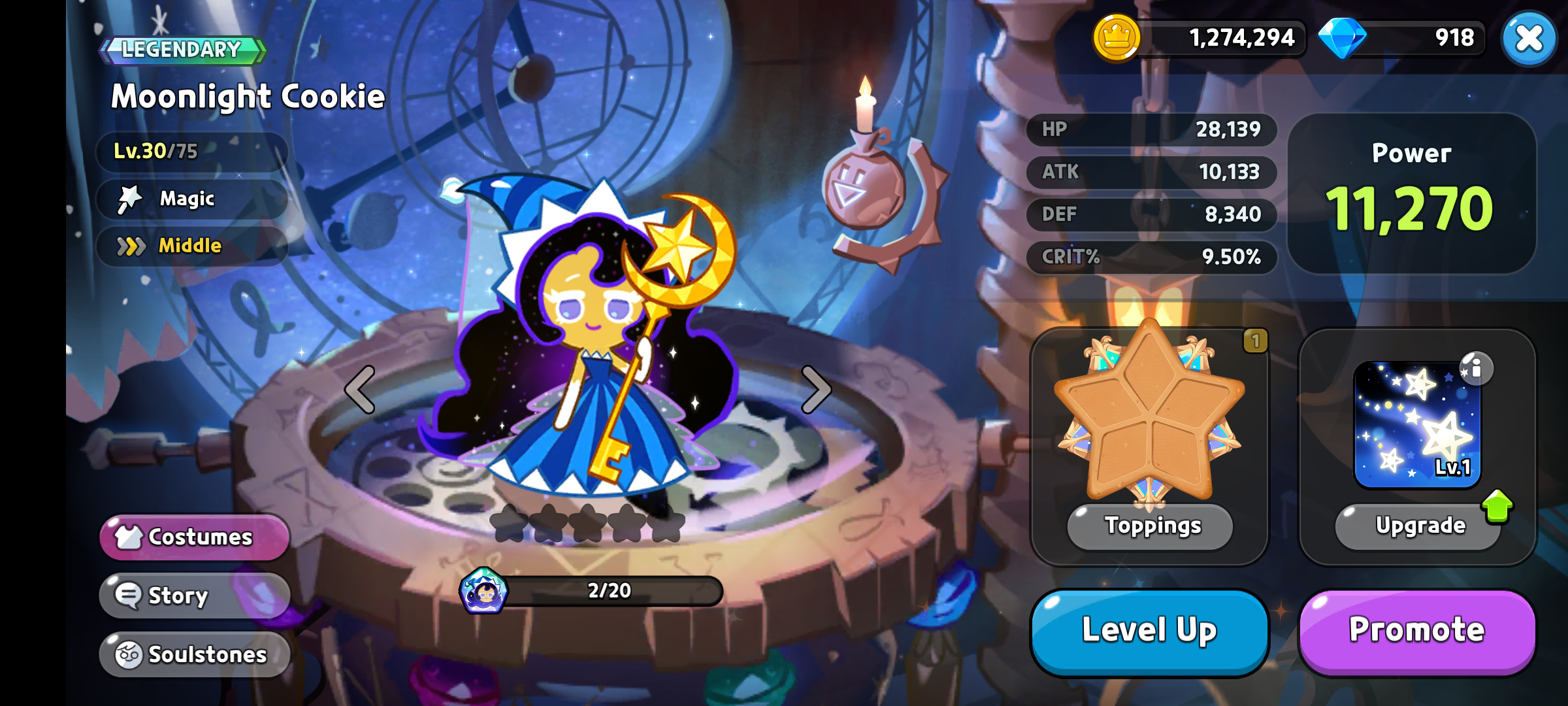Upgrade the skill
Screen dimensions: 1568x706
pos(1419,526)
